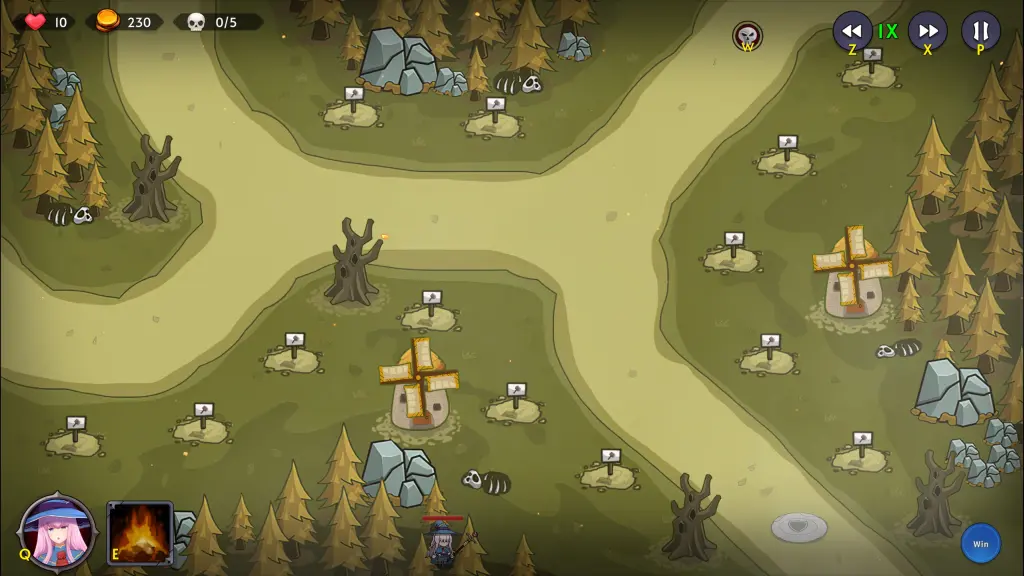Activate the fire spell ability

[140, 533]
